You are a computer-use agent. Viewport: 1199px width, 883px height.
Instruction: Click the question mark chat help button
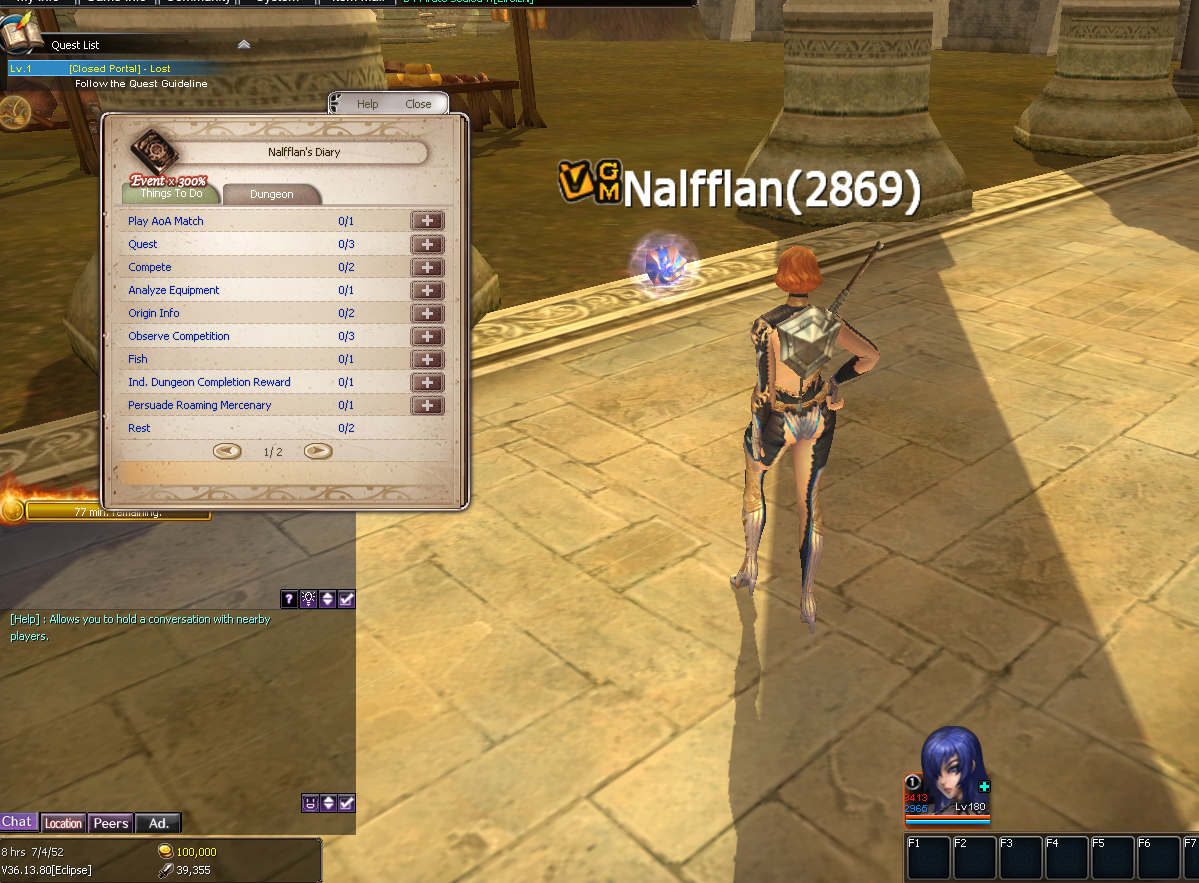coord(289,599)
